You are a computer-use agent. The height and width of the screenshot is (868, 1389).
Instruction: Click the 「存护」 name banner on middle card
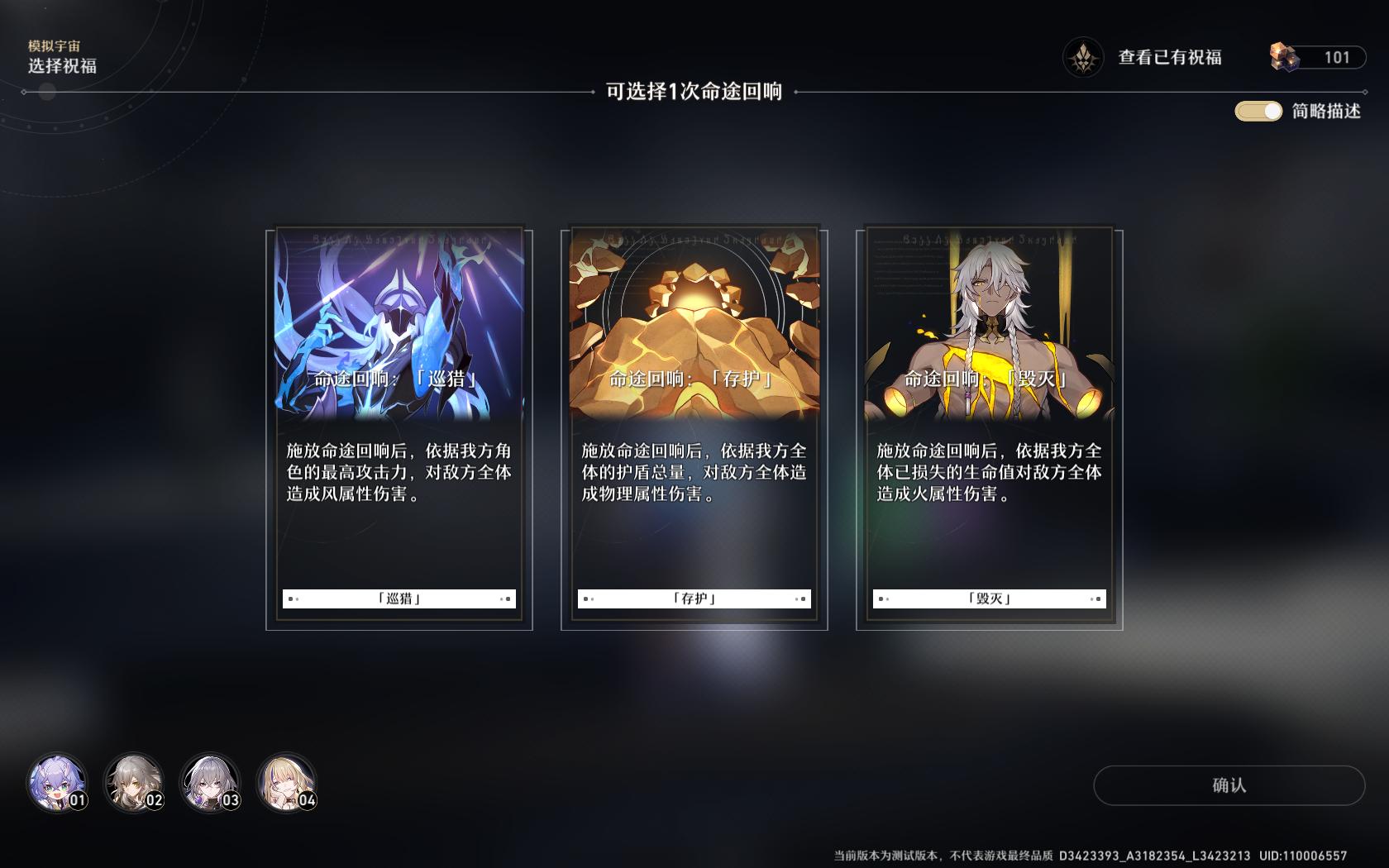point(694,598)
